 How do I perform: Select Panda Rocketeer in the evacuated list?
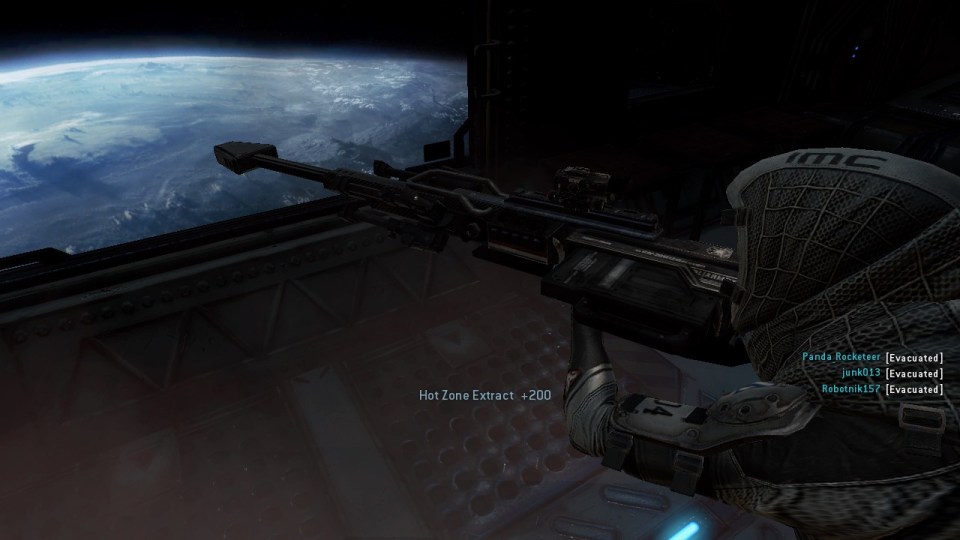(841, 357)
